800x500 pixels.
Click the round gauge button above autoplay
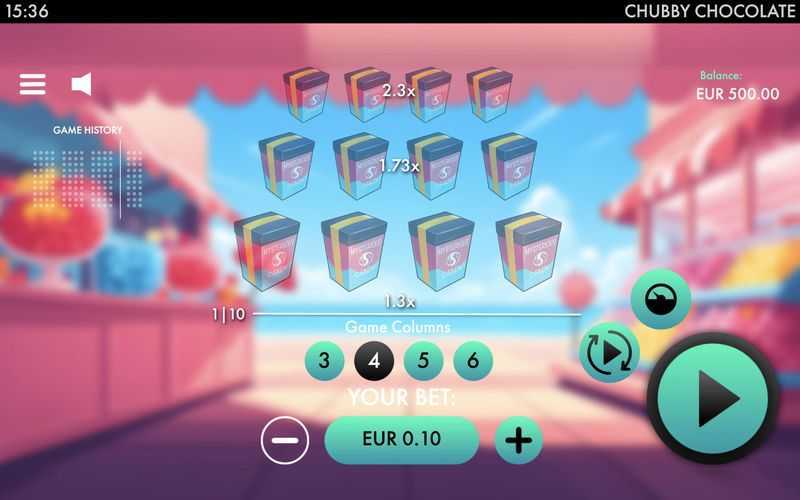click(660, 299)
